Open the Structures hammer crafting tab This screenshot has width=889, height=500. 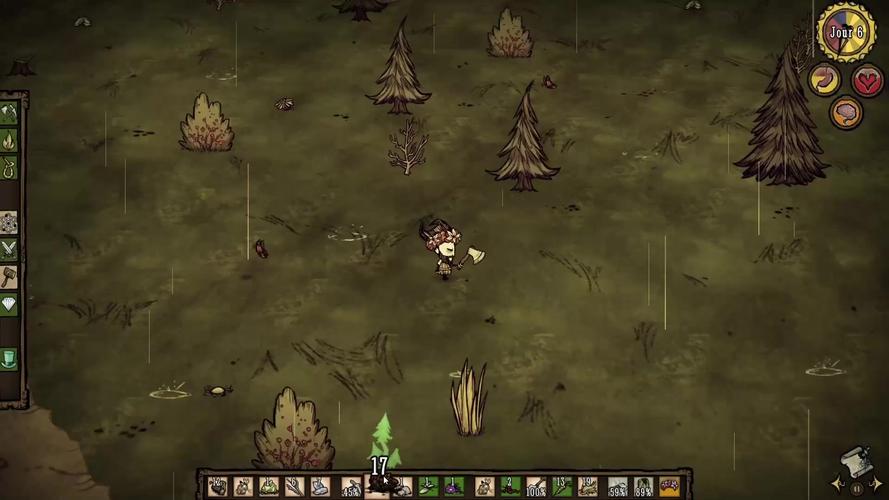(x=9, y=277)
